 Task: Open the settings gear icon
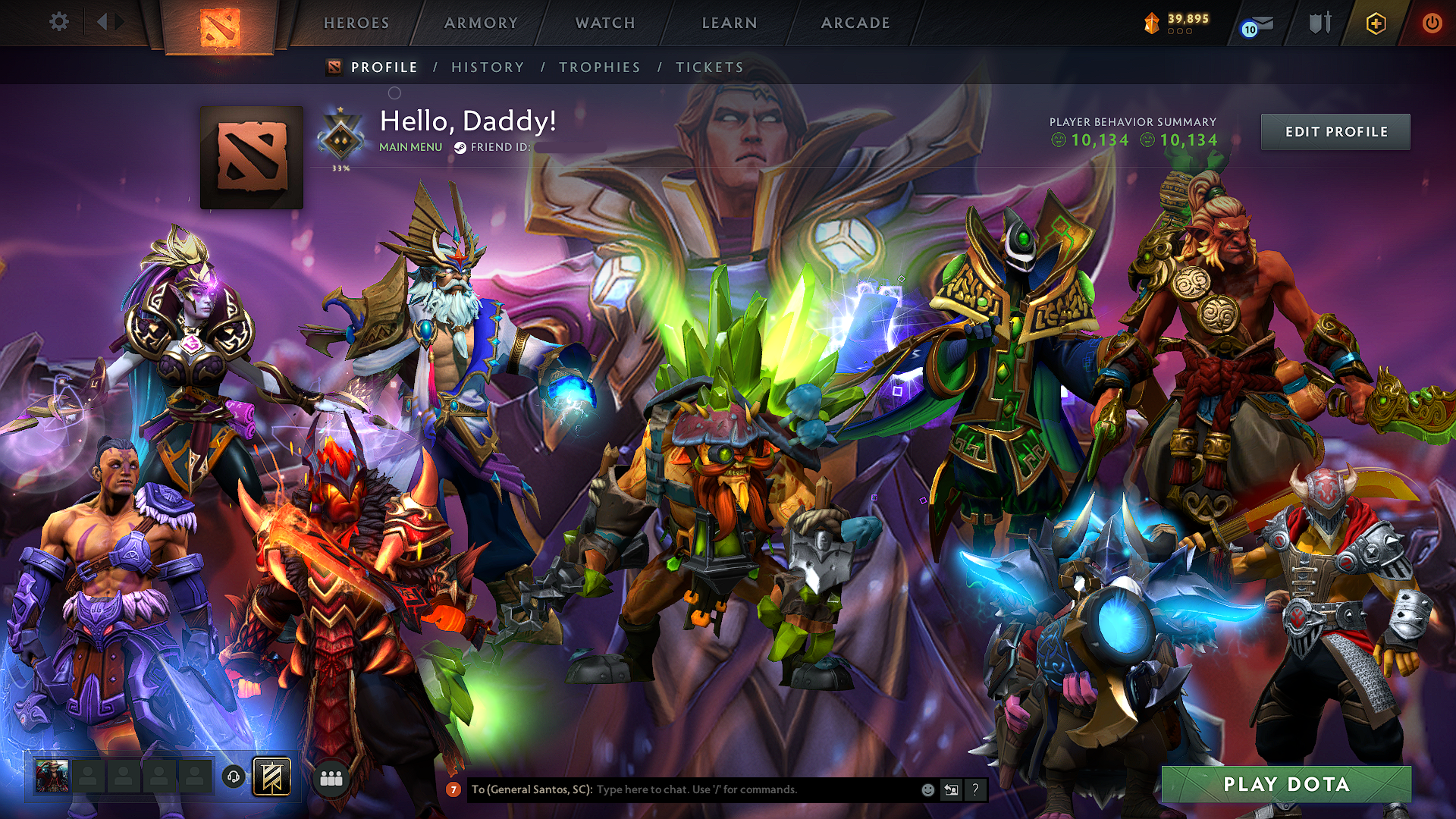[x=59, y=22]
